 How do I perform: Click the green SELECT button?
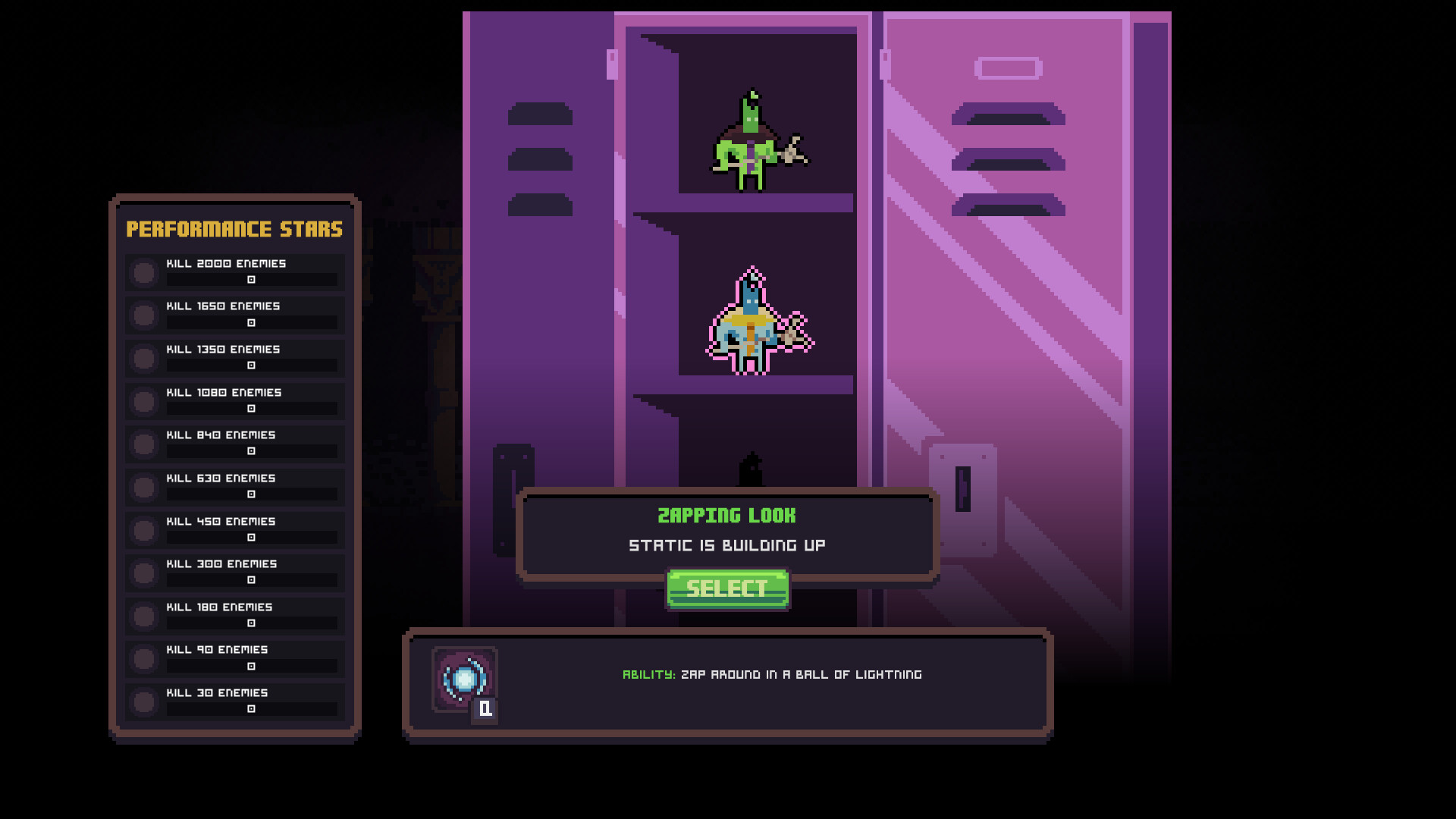coord(727,588)
